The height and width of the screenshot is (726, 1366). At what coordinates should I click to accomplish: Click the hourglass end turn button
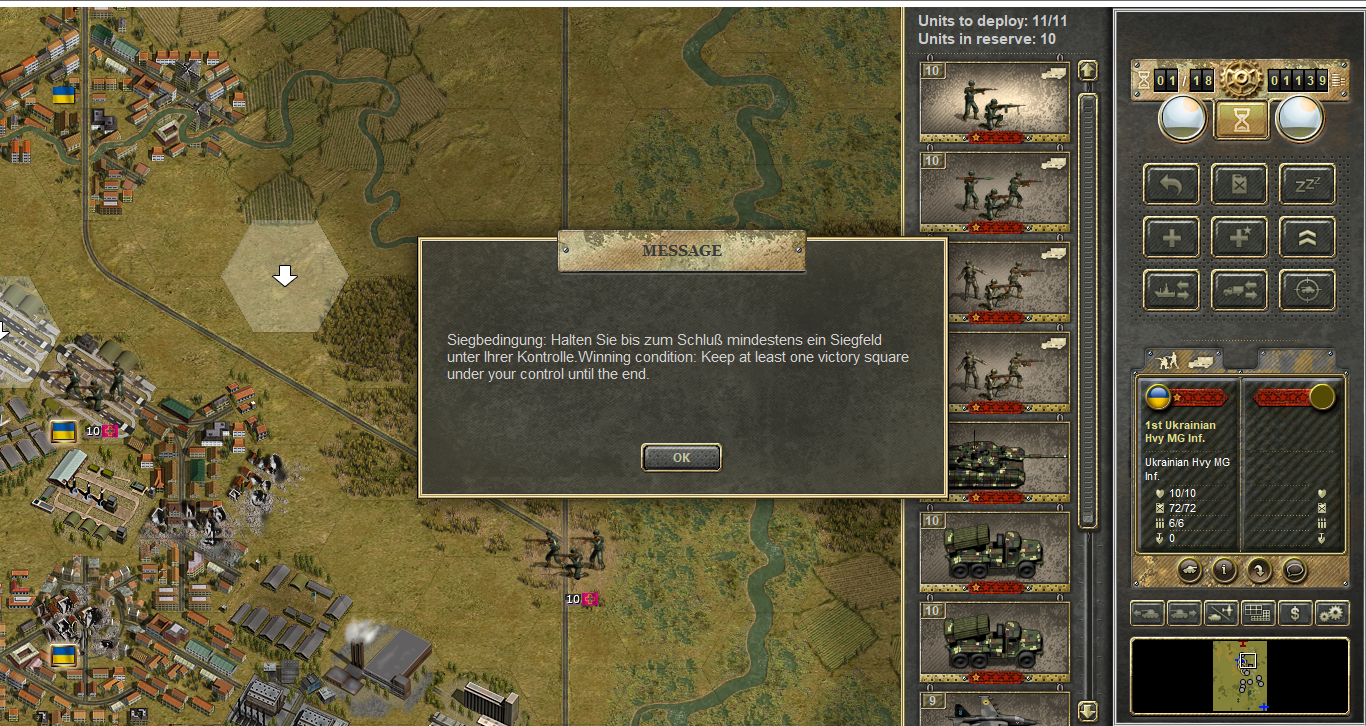click(x=1240, y=120)
